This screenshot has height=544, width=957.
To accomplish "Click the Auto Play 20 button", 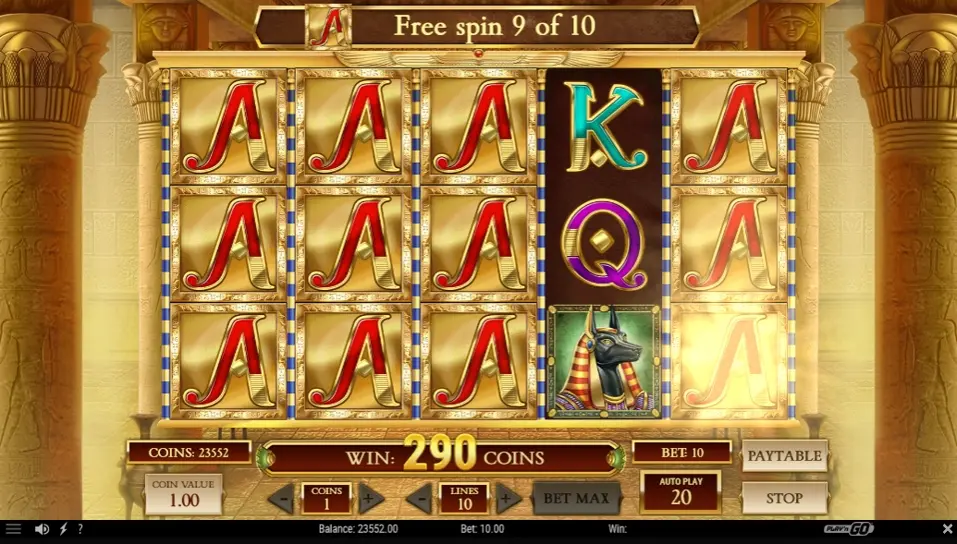I will click(x=680, y=492).
